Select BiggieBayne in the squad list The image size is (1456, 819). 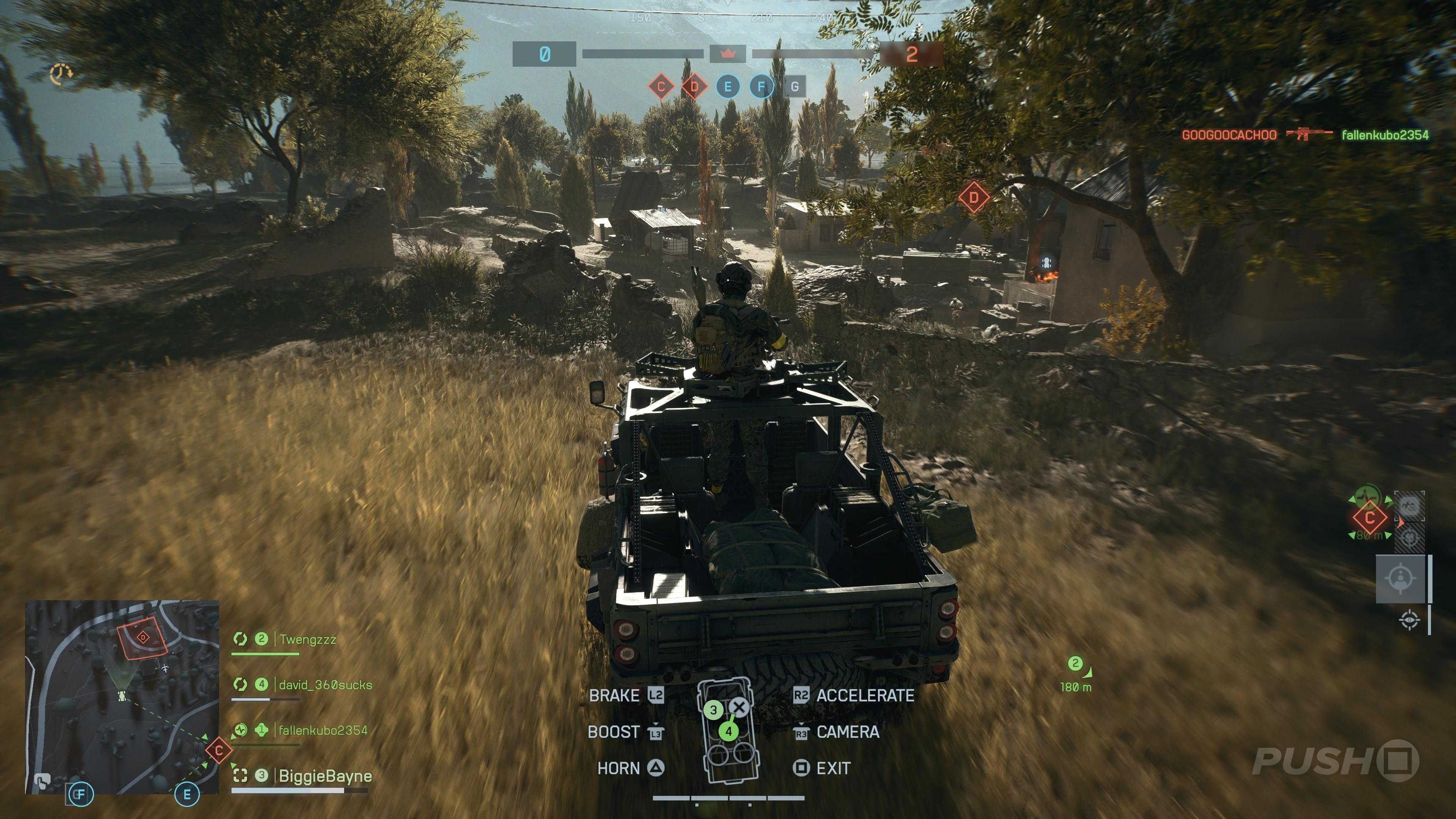(325, 776)
